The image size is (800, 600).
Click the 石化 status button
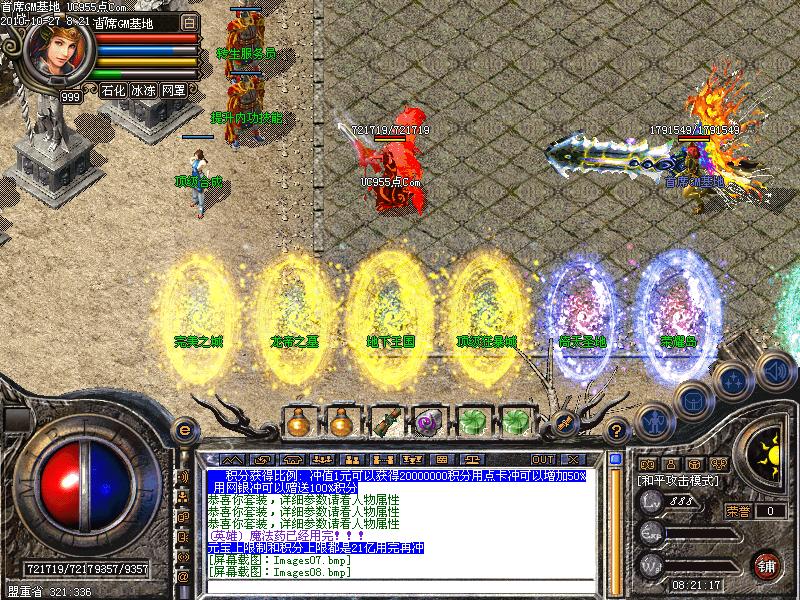coord(112,90)
